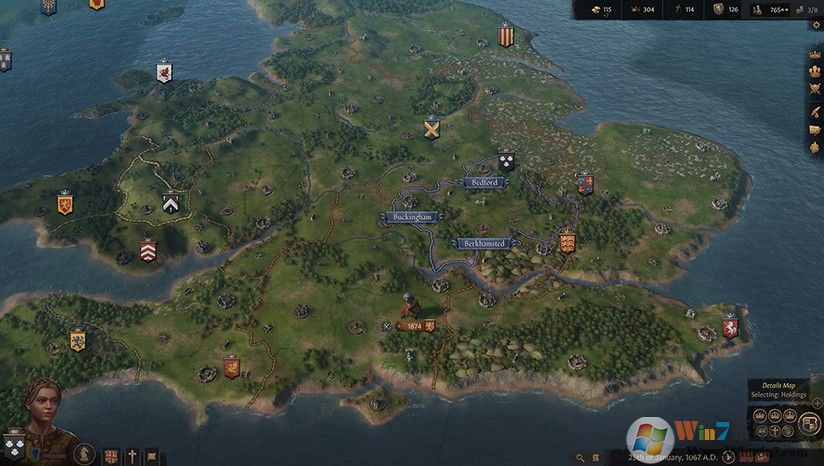Select the Buckingham county label
Image resolution: width=824 pixels, height=466 pixels.
point(413,217)
